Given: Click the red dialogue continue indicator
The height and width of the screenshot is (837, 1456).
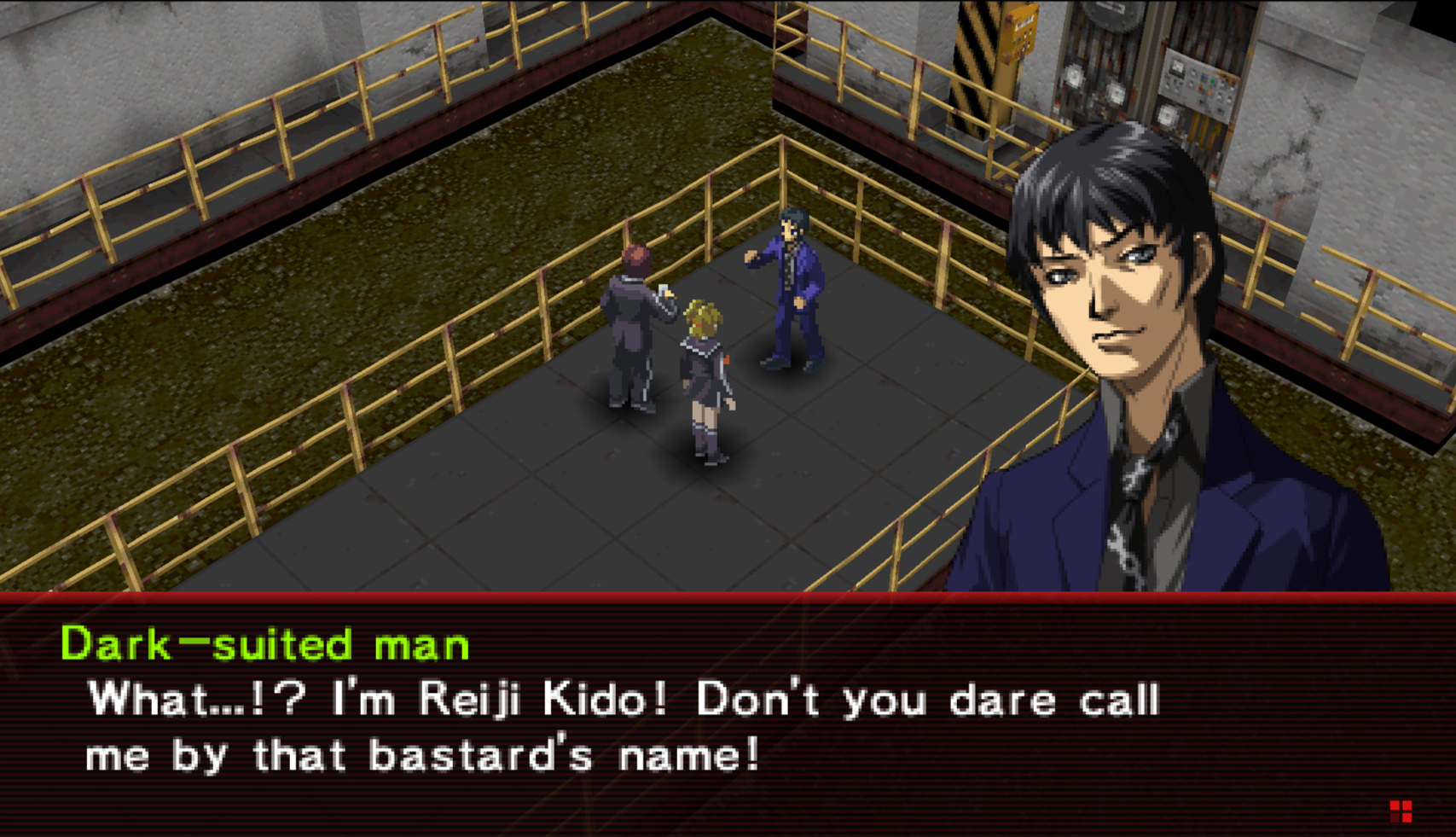Looking at the screenshot, I should [x=1401, y=811].
